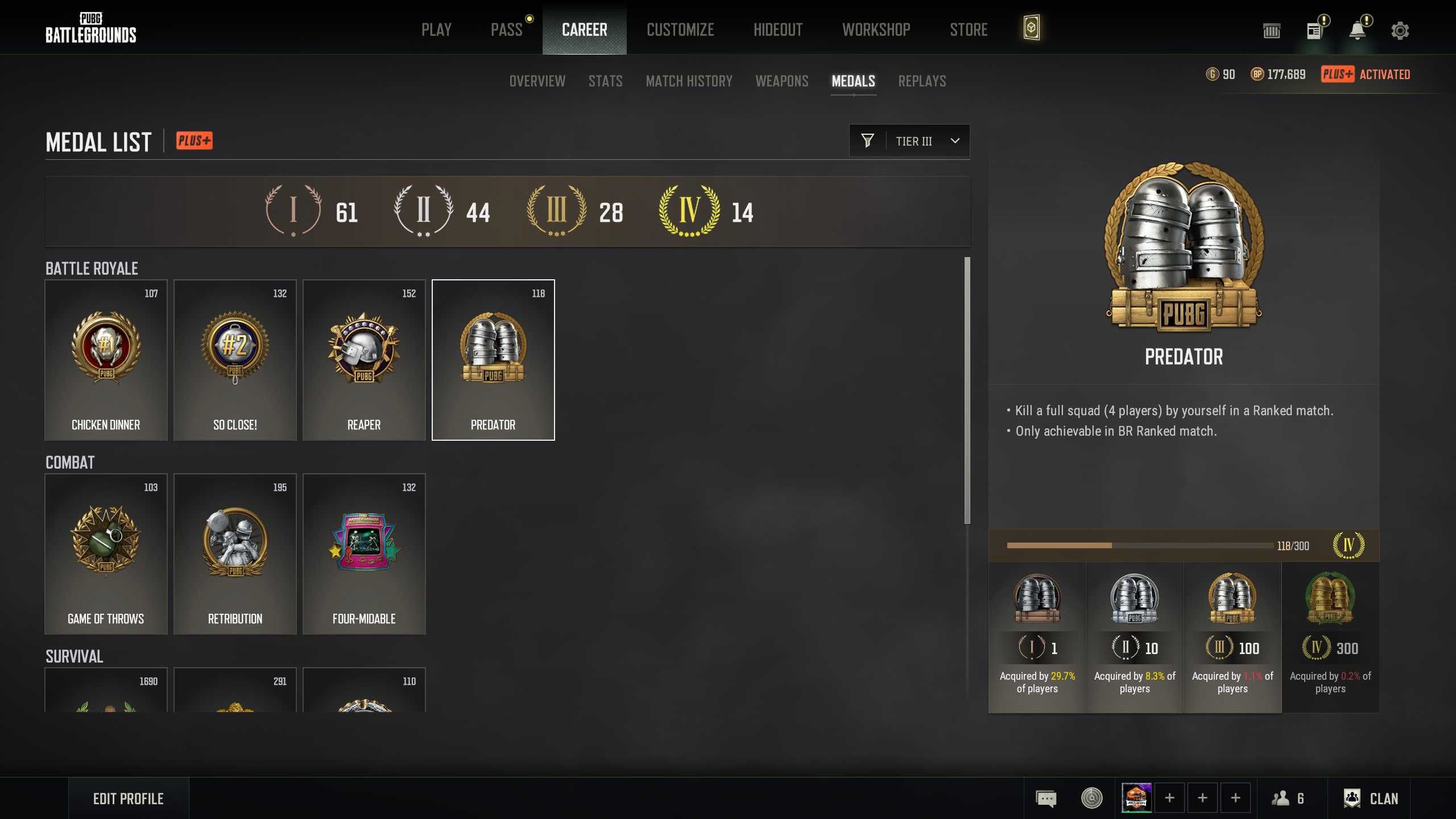Pick the Game of Throws medal
This screenshot has height=819, width=1456.
pos(106,554)
